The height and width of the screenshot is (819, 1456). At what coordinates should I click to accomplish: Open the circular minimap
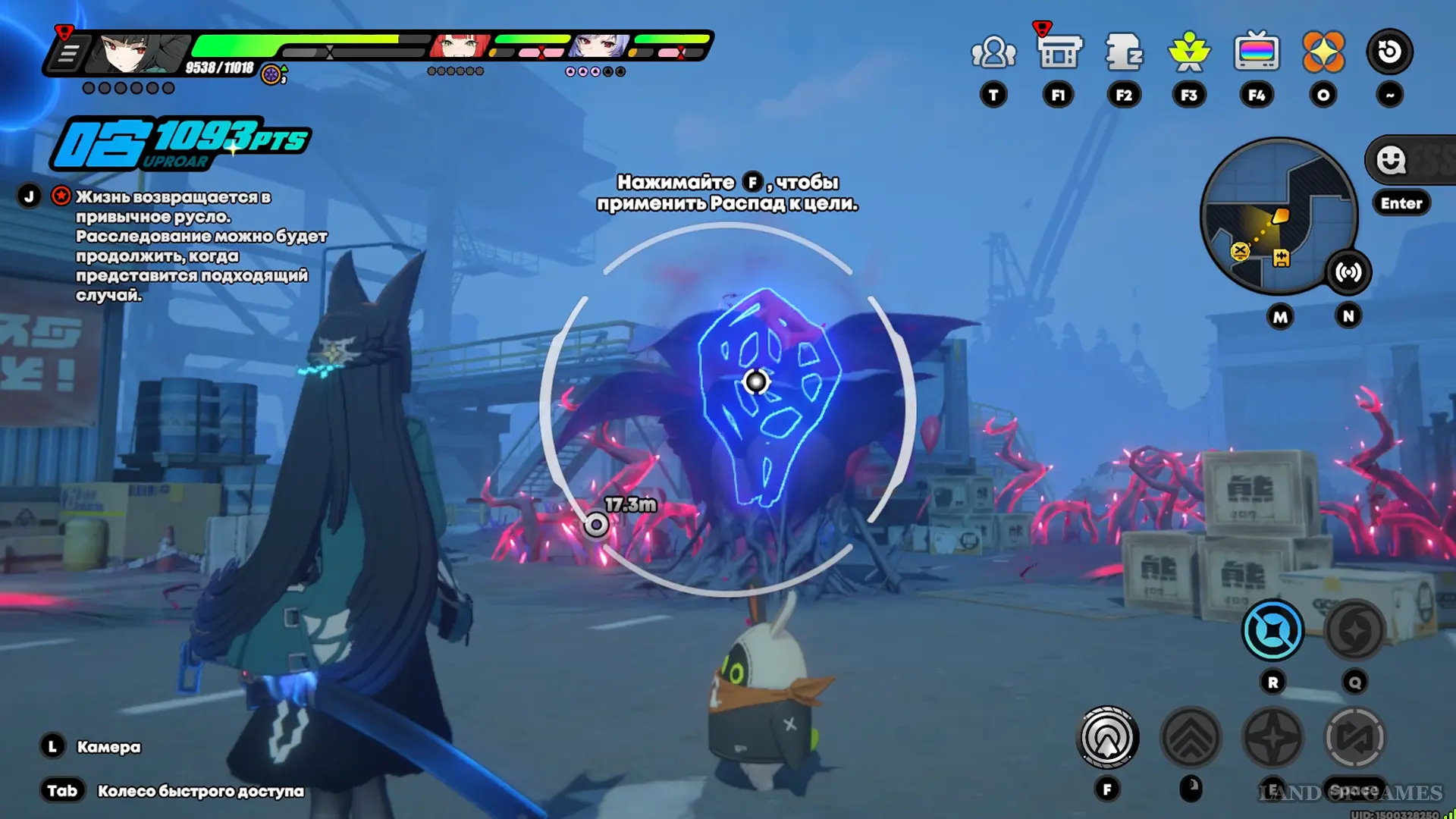pyautogui.click(x=1277, y=215)
